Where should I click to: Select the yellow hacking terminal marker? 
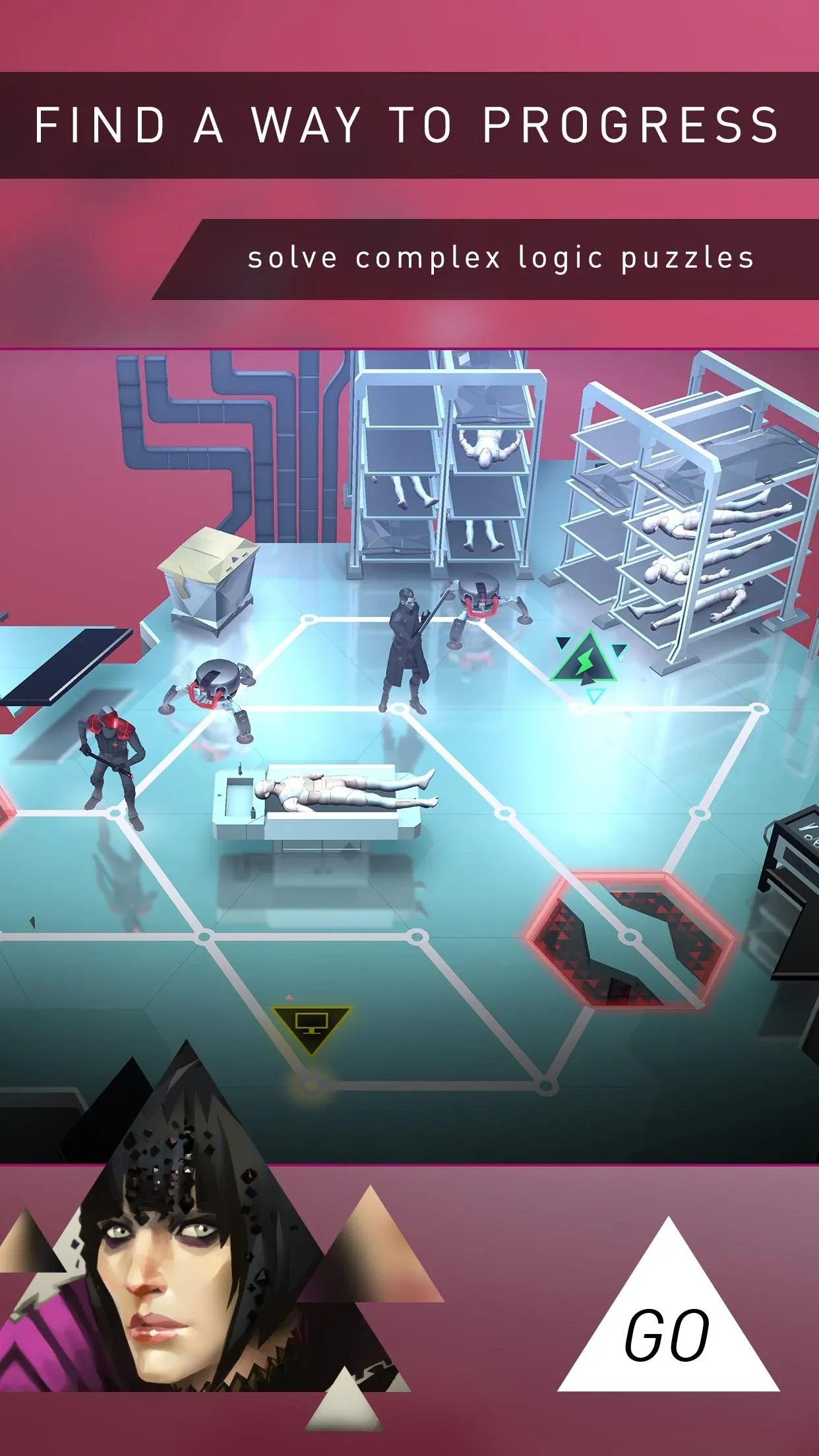[311, 1026]
